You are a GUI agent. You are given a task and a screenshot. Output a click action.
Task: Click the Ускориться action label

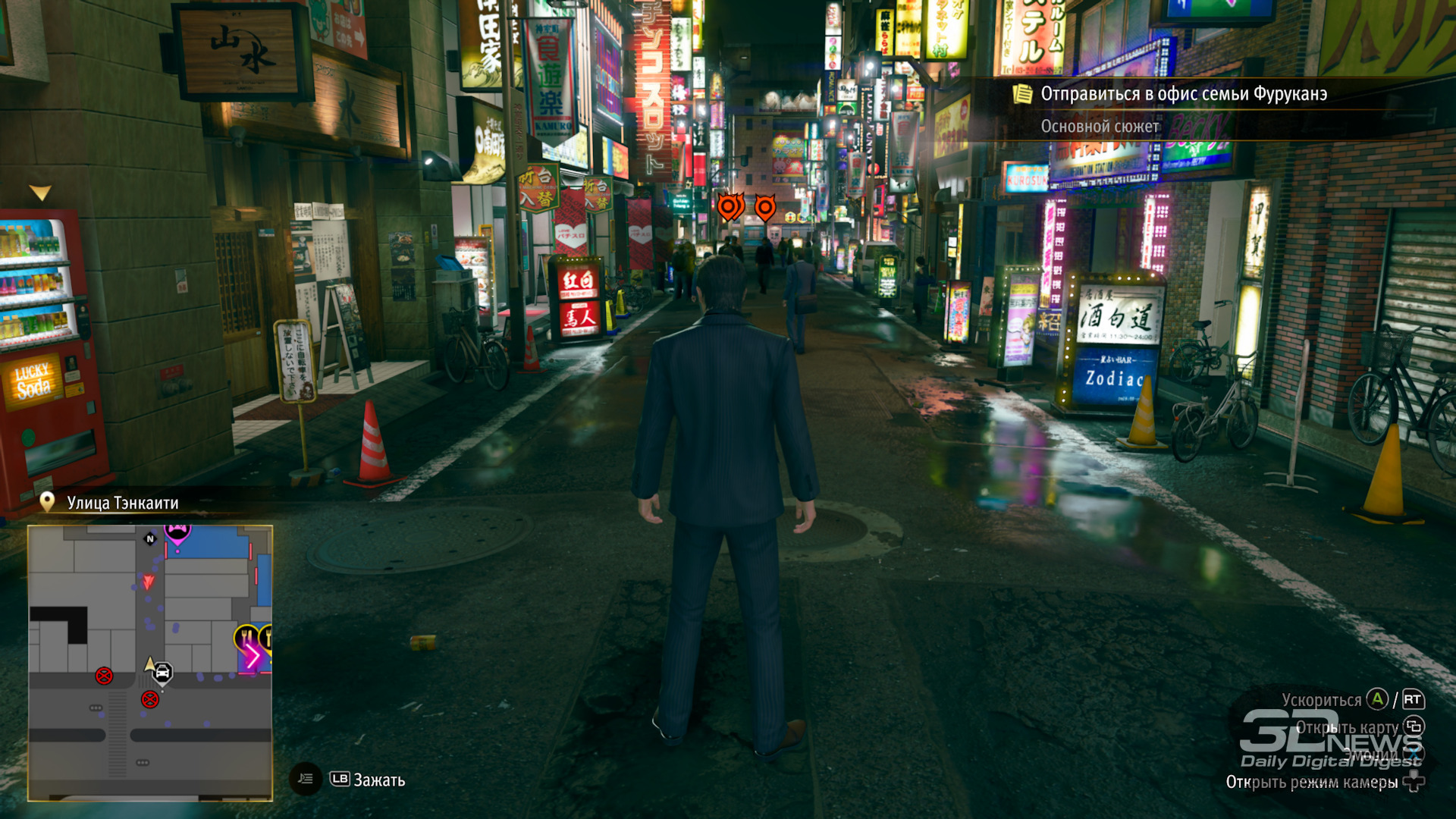1321,700
